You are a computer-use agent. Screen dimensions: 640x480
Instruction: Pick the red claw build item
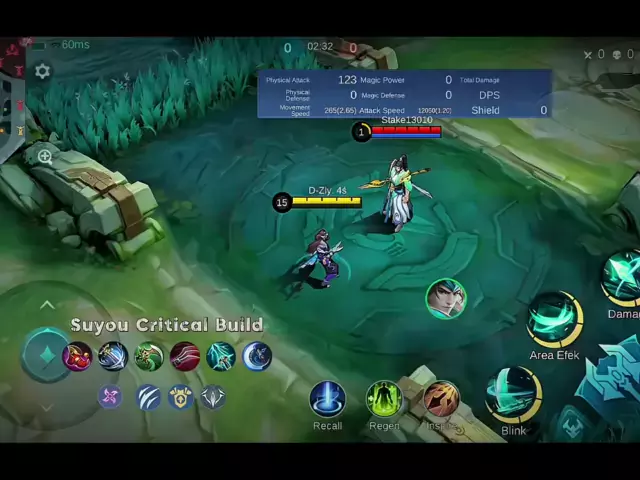pyautogui.click(x=185, y=356)
